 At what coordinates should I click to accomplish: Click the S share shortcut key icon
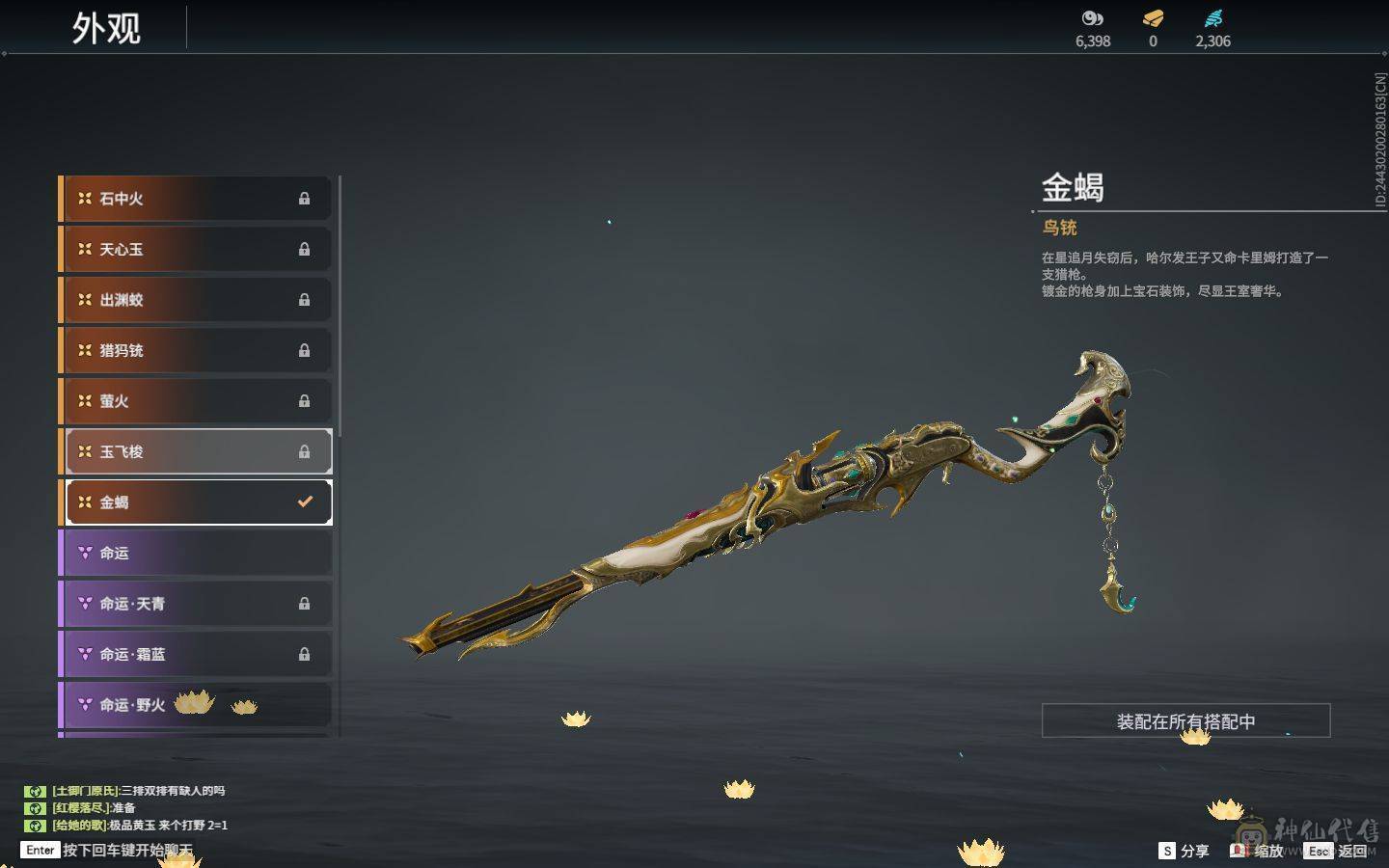(1165, 851)
